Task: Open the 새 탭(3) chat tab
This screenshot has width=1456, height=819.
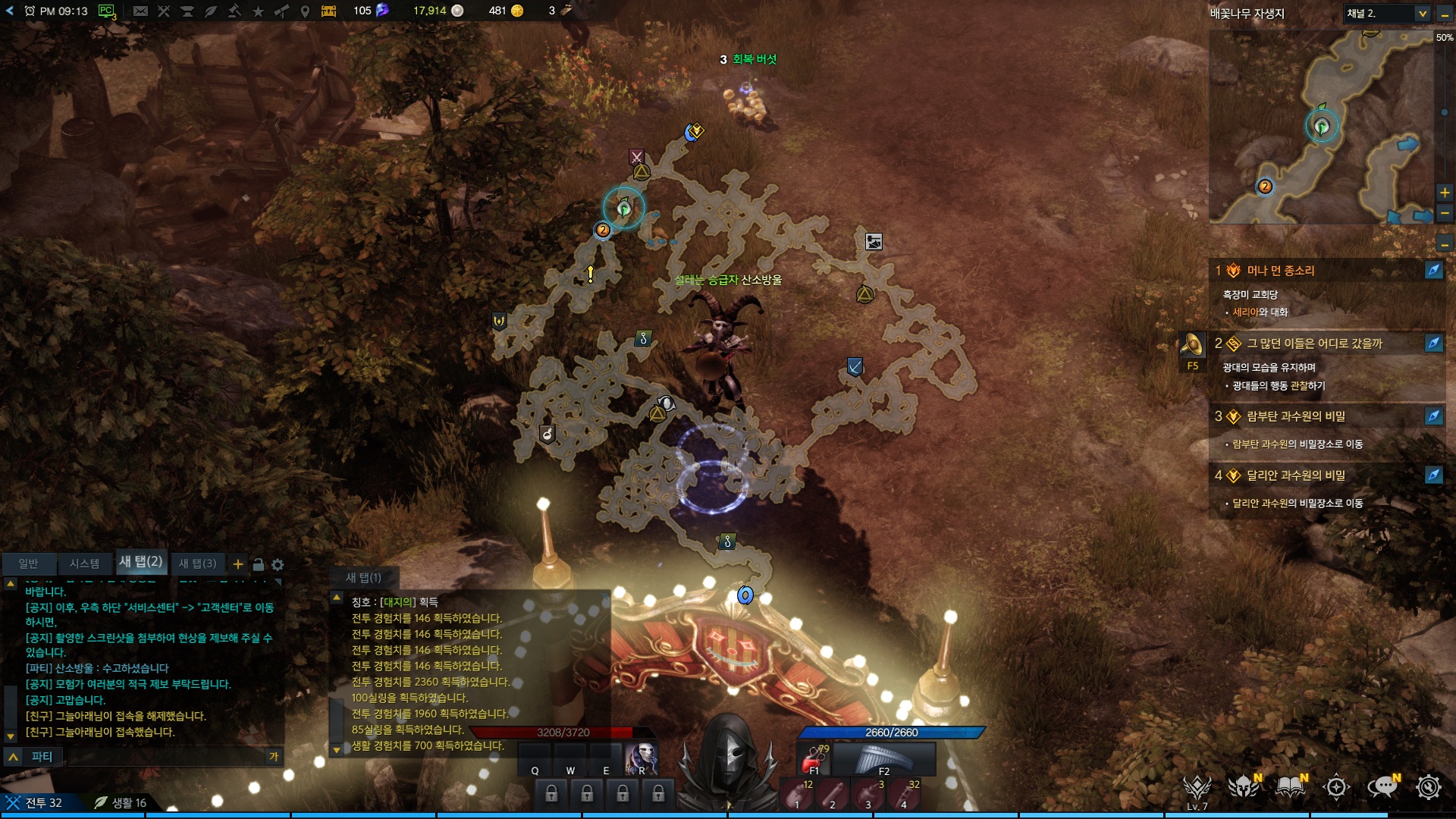Action: click(197, 563)
